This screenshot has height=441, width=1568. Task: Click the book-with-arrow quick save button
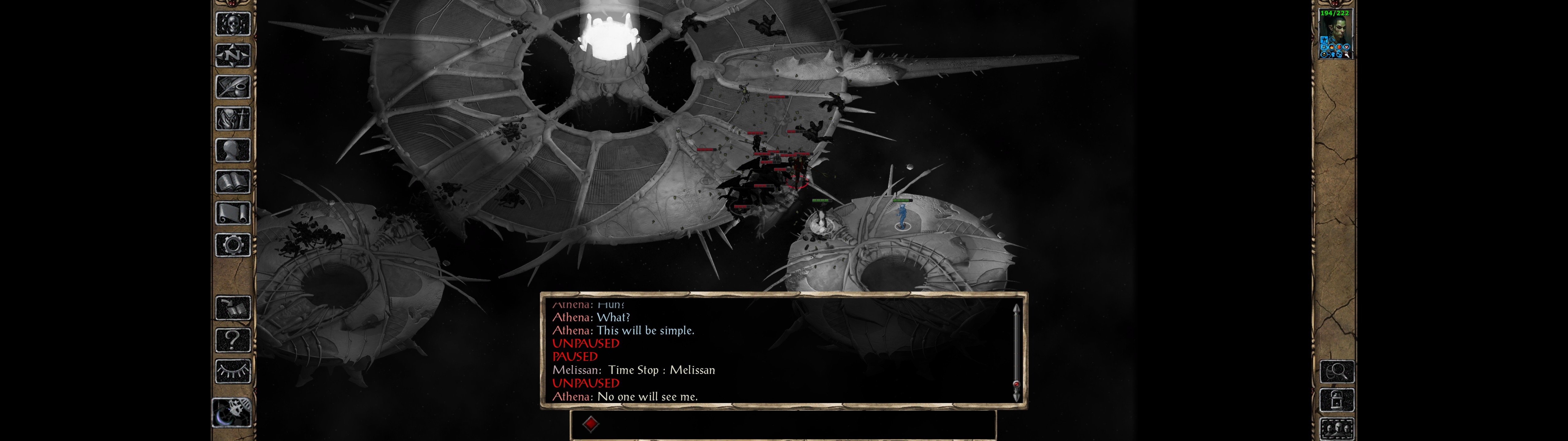[233, 308]
